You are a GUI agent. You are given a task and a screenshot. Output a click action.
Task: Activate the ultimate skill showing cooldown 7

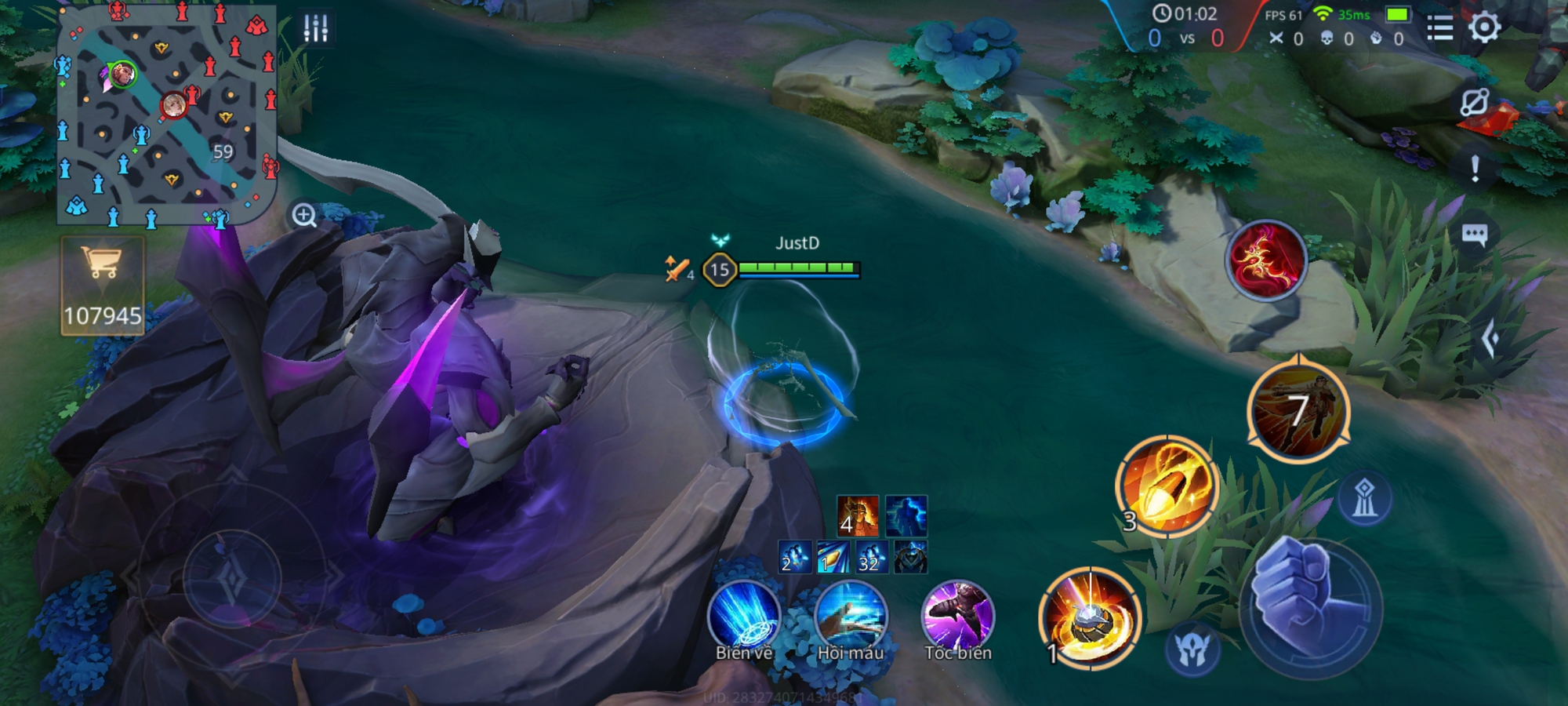pyautogui.click(x=1298, y=410)
